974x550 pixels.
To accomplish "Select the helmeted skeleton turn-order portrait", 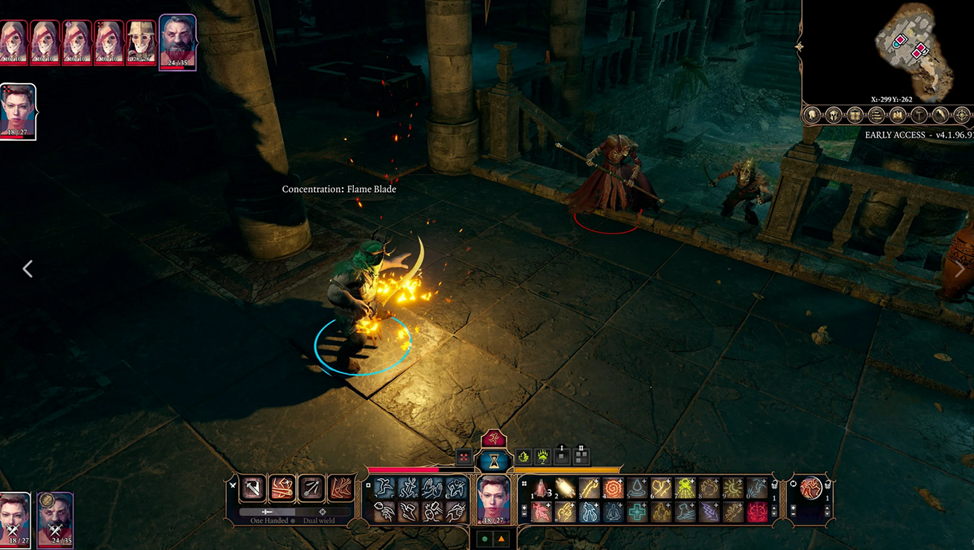I will (x=141, y=41).
